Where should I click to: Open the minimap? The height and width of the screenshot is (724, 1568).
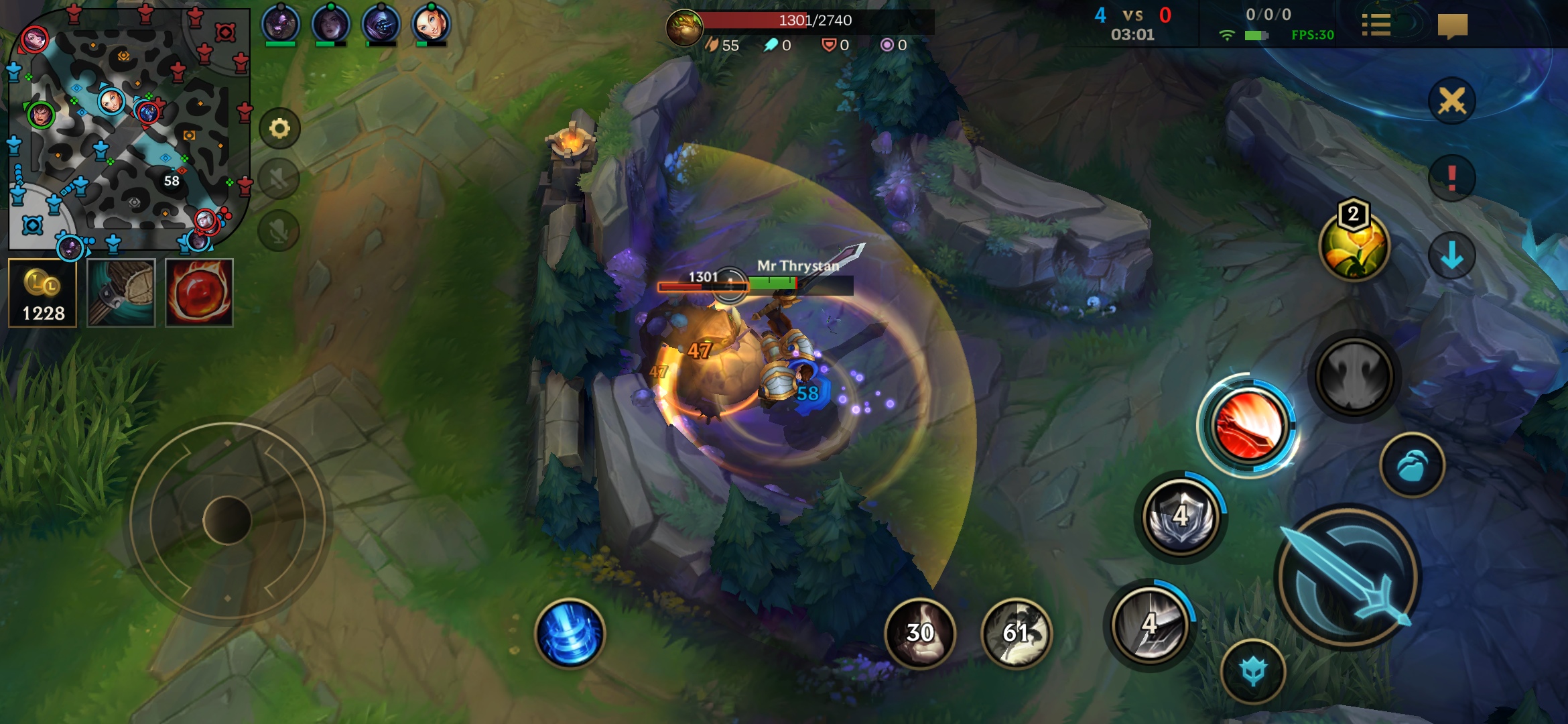(127, 127)
